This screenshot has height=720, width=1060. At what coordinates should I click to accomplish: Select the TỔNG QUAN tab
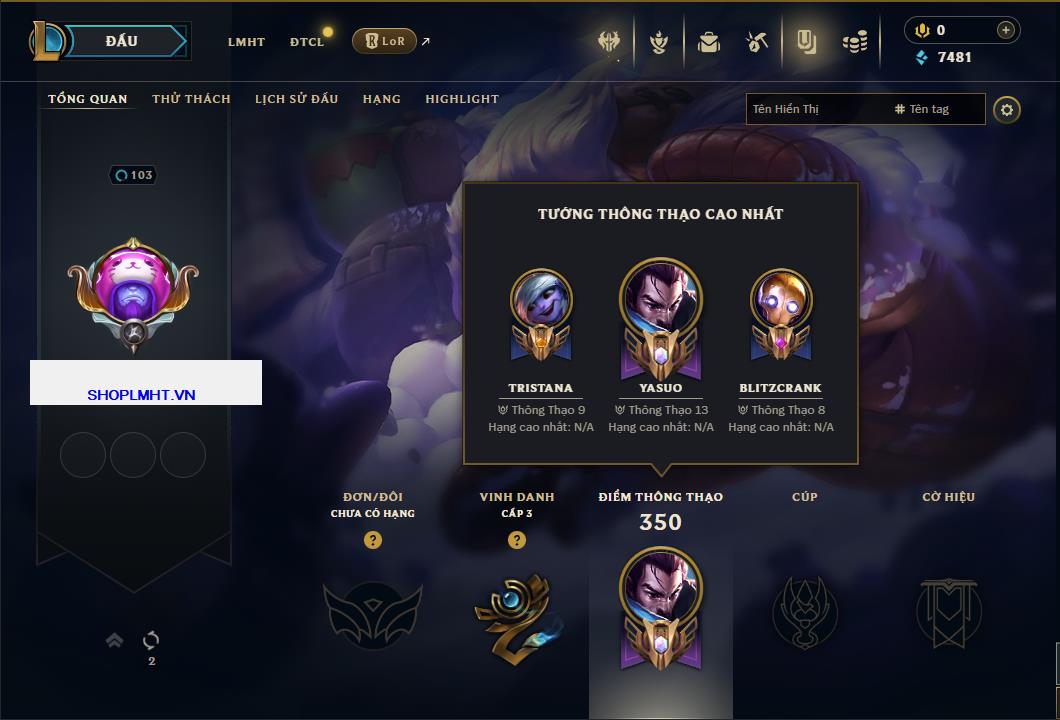[x=88, y=99]
